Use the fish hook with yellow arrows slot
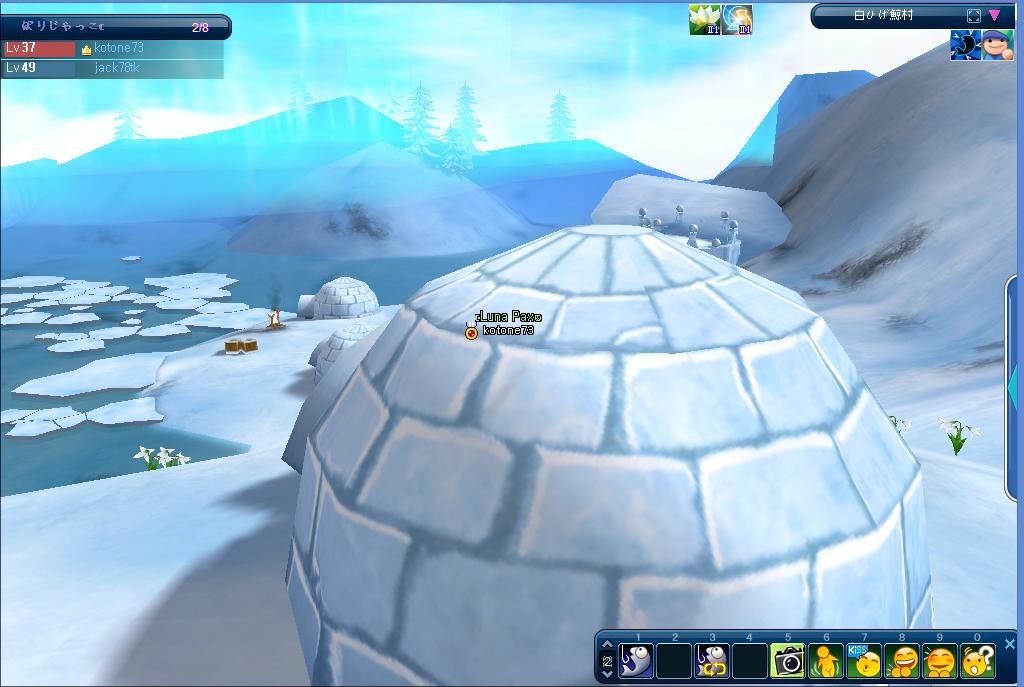Image resolution: width=1024 pixels, height=687 pixels. (712, 661)
